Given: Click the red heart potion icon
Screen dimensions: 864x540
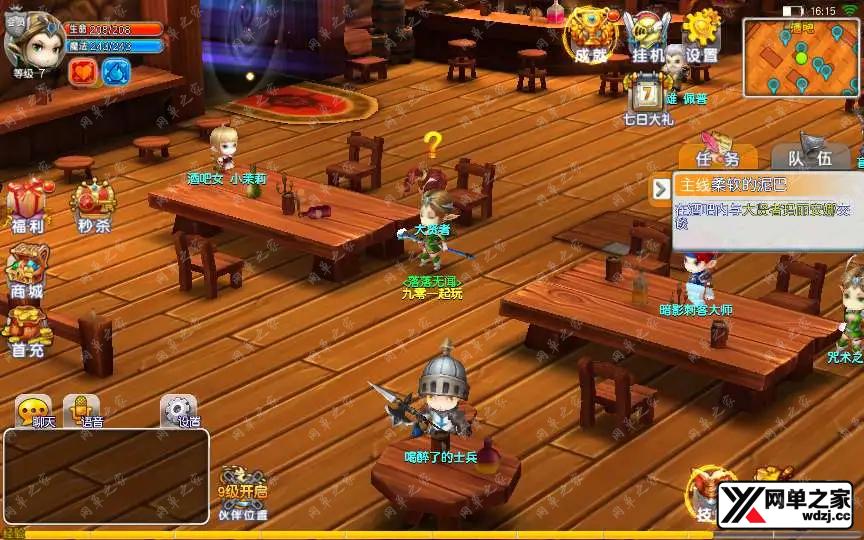Looking at the screenshot, I should tap(84, 71).
